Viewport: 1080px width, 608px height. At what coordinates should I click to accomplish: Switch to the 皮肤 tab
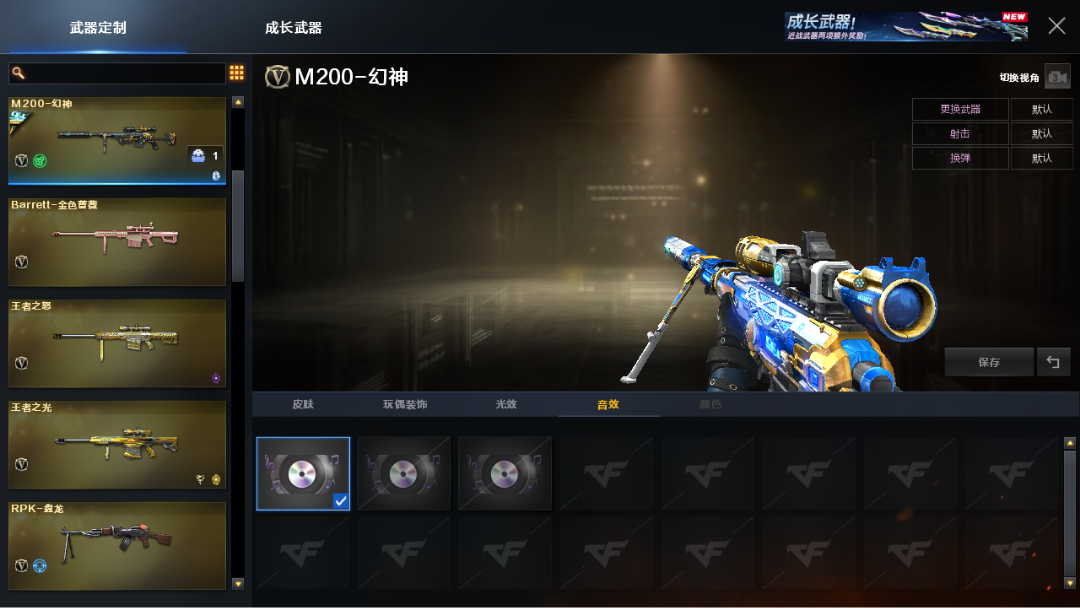point(303,404)
